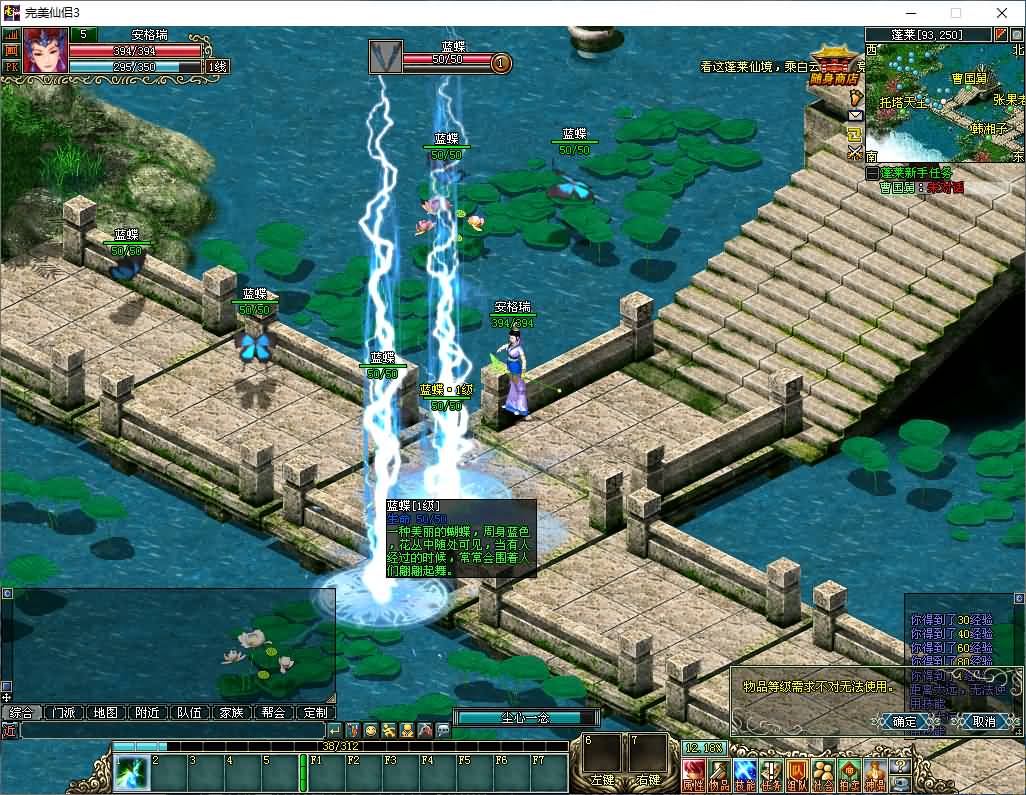Switch chat to the 综合 tab
The width and height of the screenshot is (1026, 795).
[x=23, y=713]
